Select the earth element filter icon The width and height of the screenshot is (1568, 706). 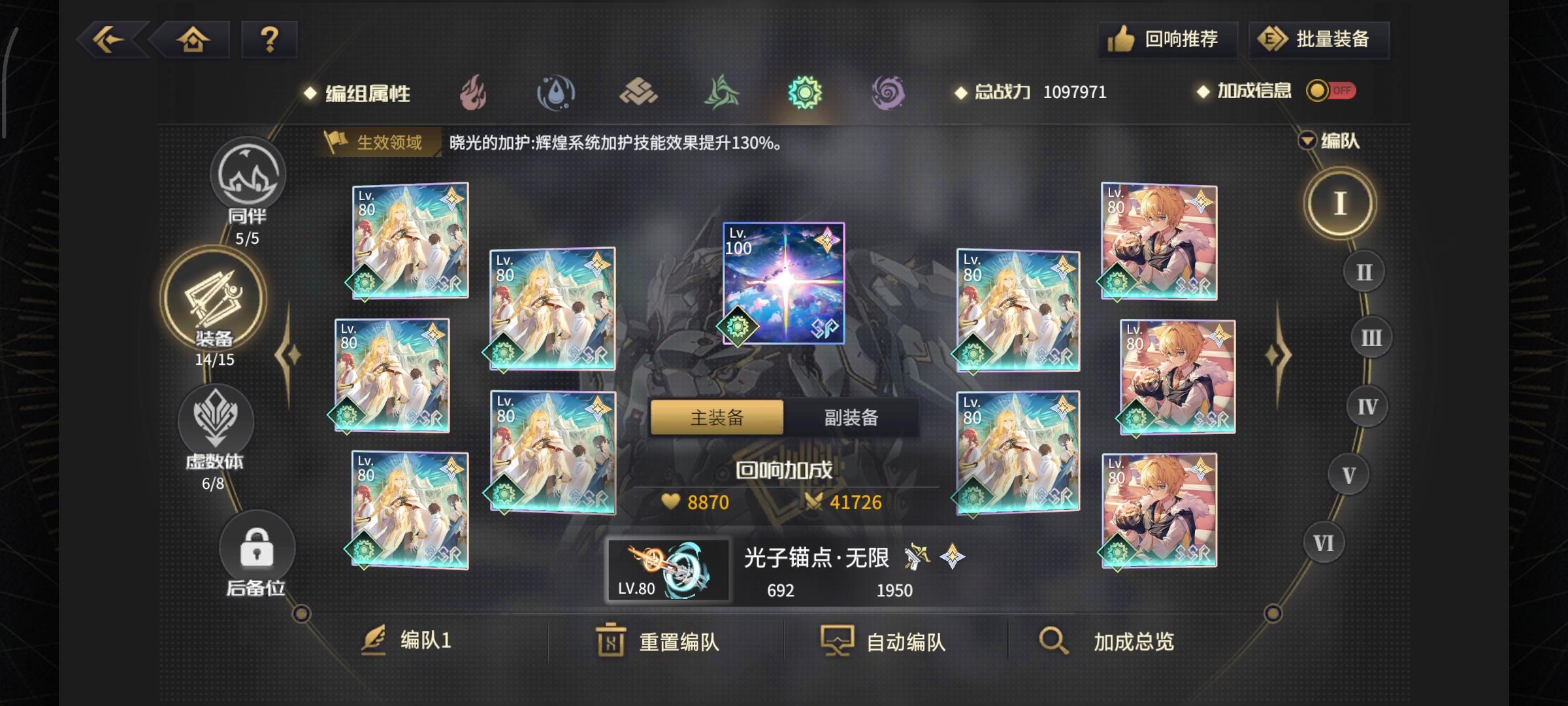point(639,93)
